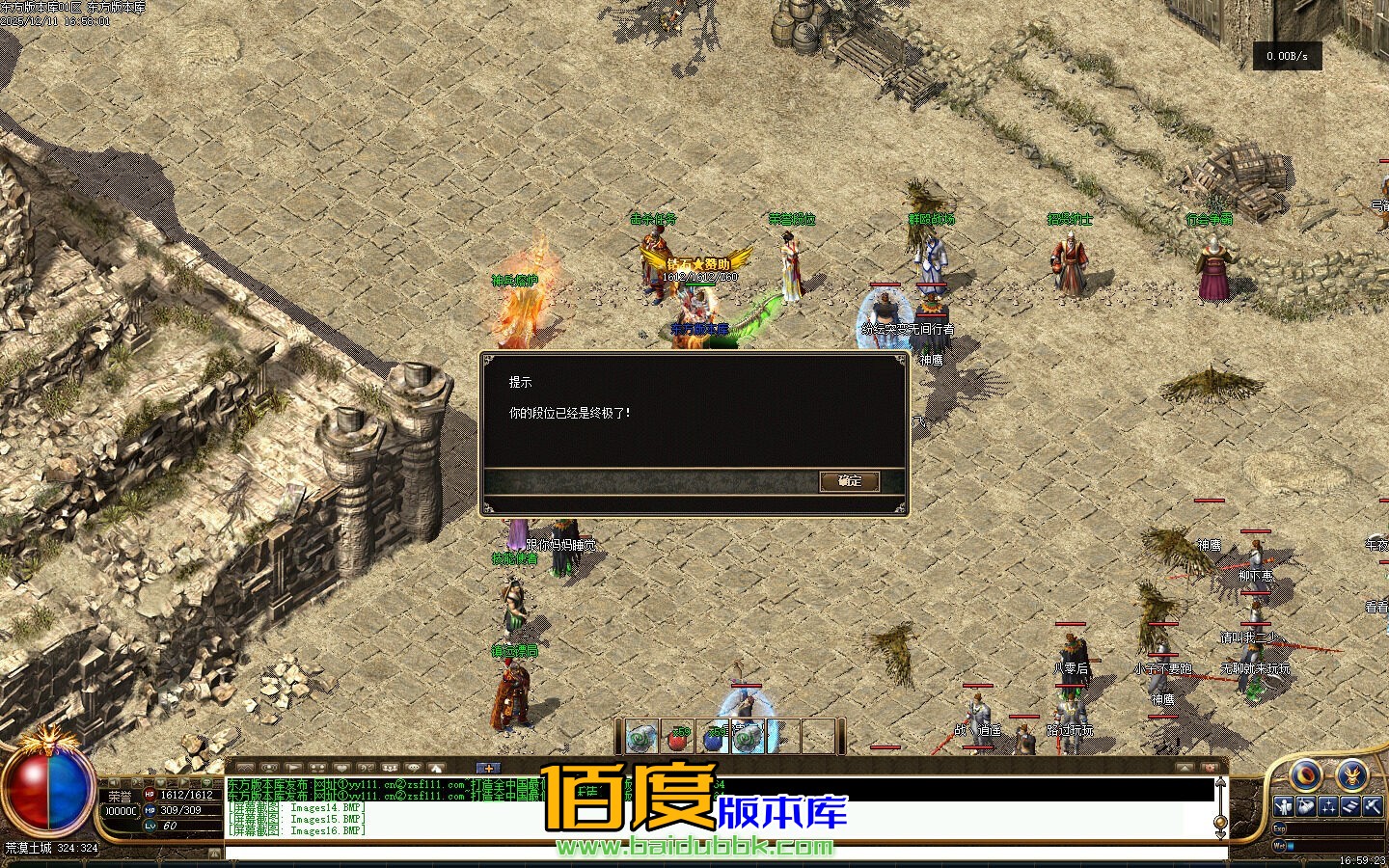This screenshot has height=868, width=1389.
Task: Click the 荣誉 honor label button
Action: (120, 797)
